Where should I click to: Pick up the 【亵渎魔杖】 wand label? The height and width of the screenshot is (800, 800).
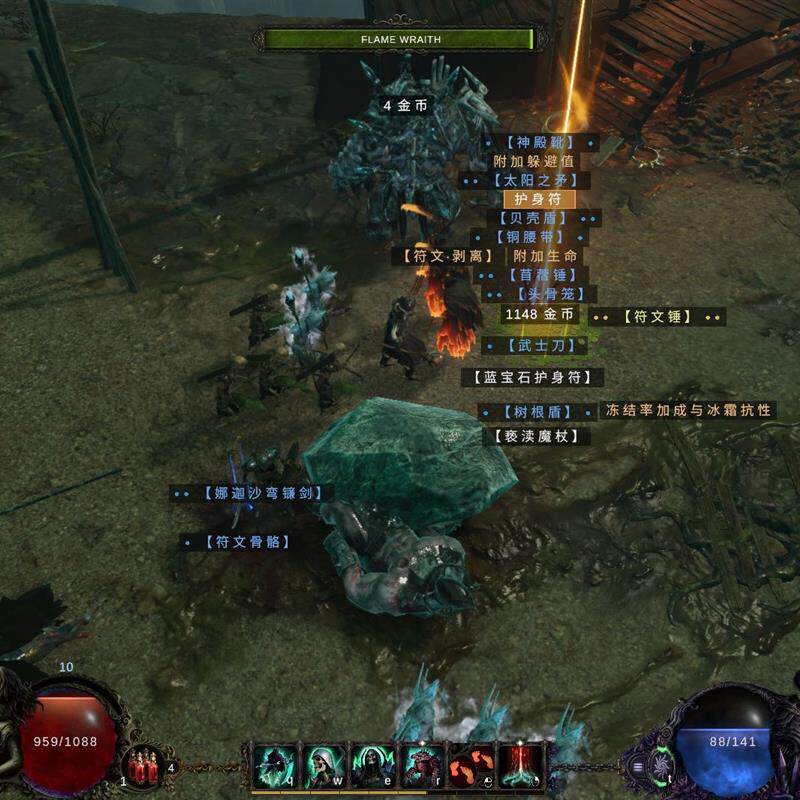(x=535, y=436)
